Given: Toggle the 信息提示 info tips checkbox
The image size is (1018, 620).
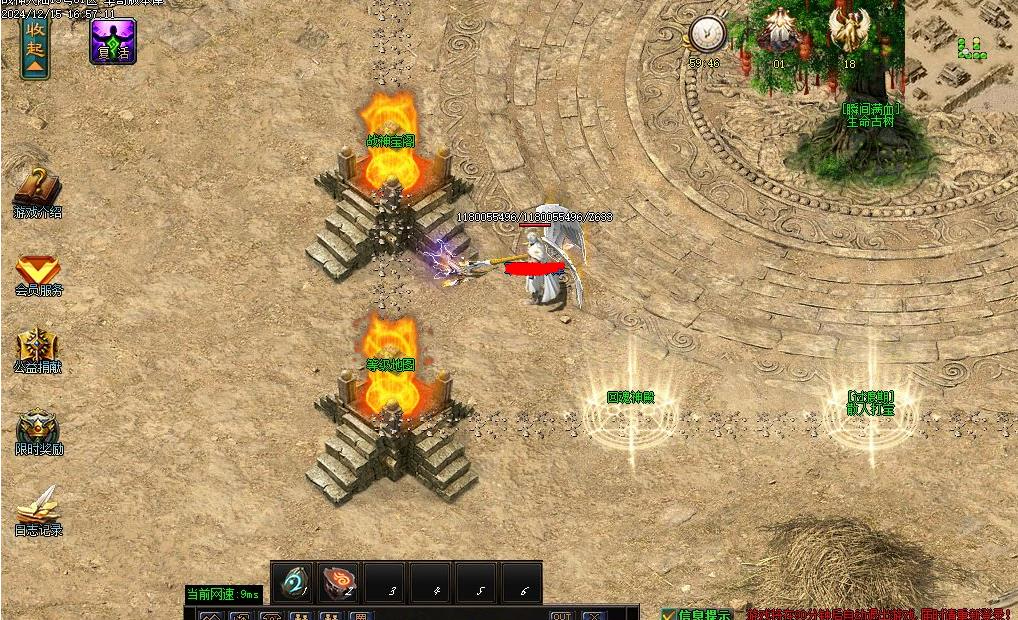Looking at the screenshot, I should (668, 614).
